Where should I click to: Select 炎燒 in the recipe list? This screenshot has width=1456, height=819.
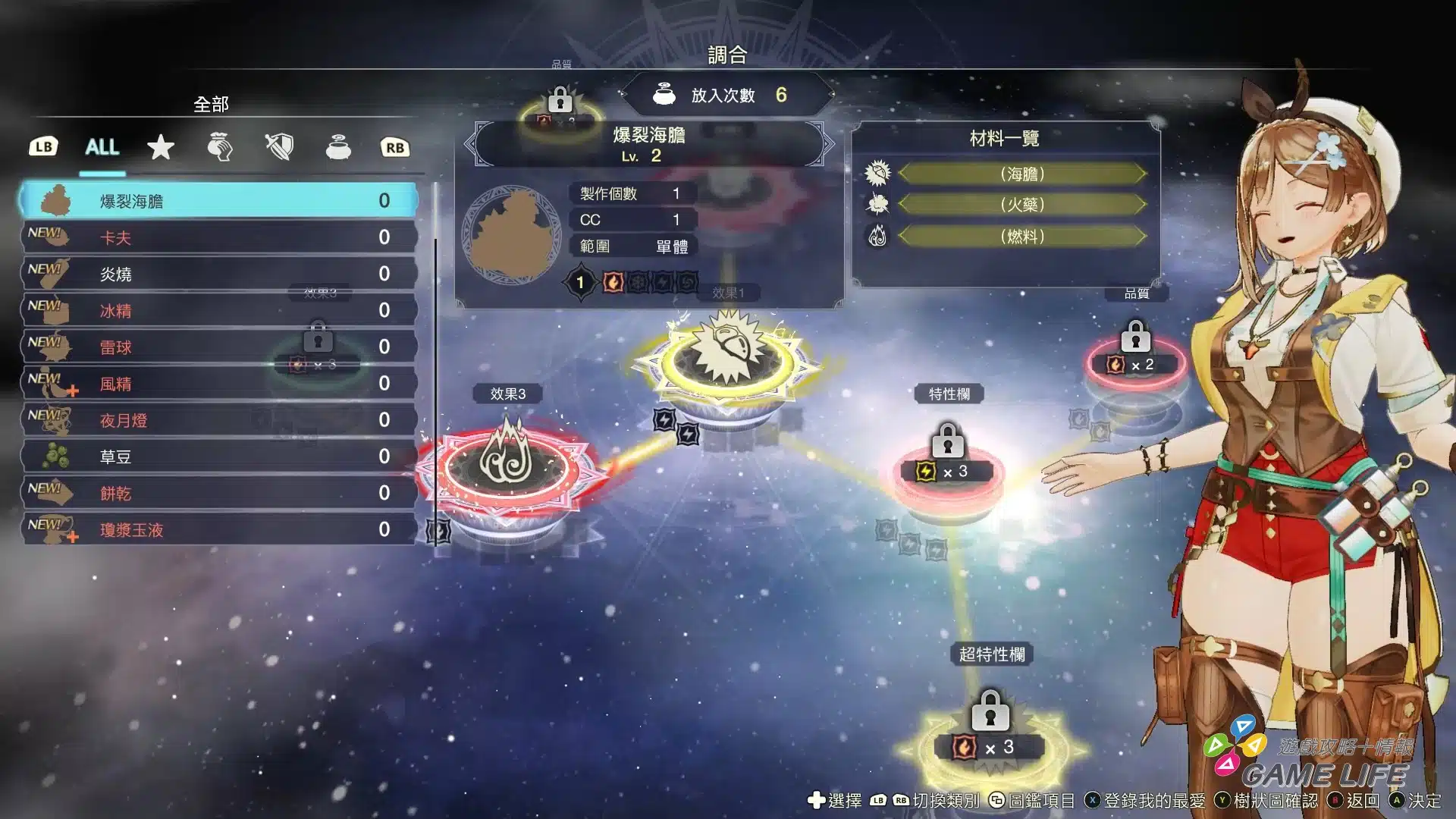218,274
